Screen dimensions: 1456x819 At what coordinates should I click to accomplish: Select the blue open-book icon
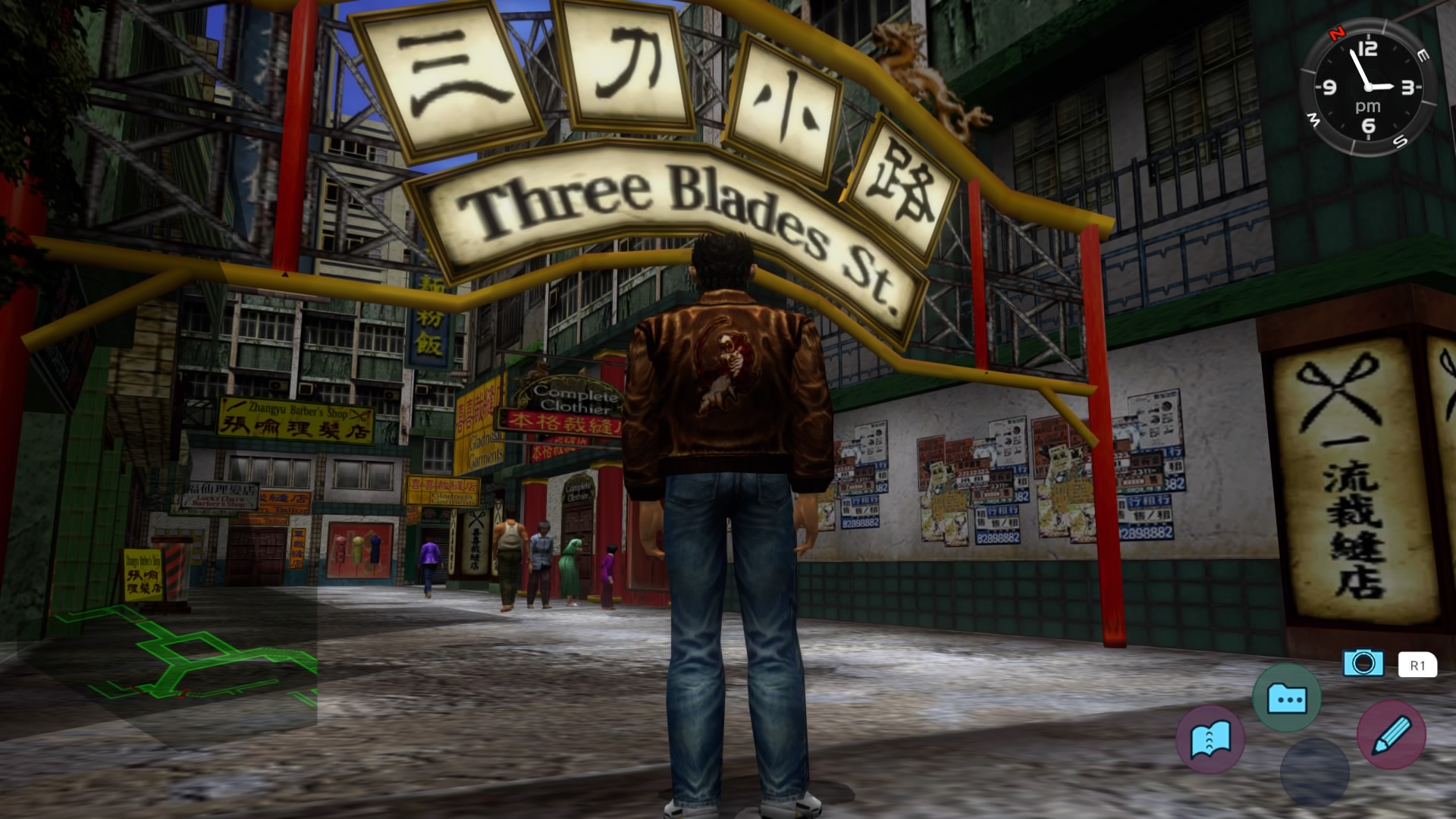[1210, 739]
